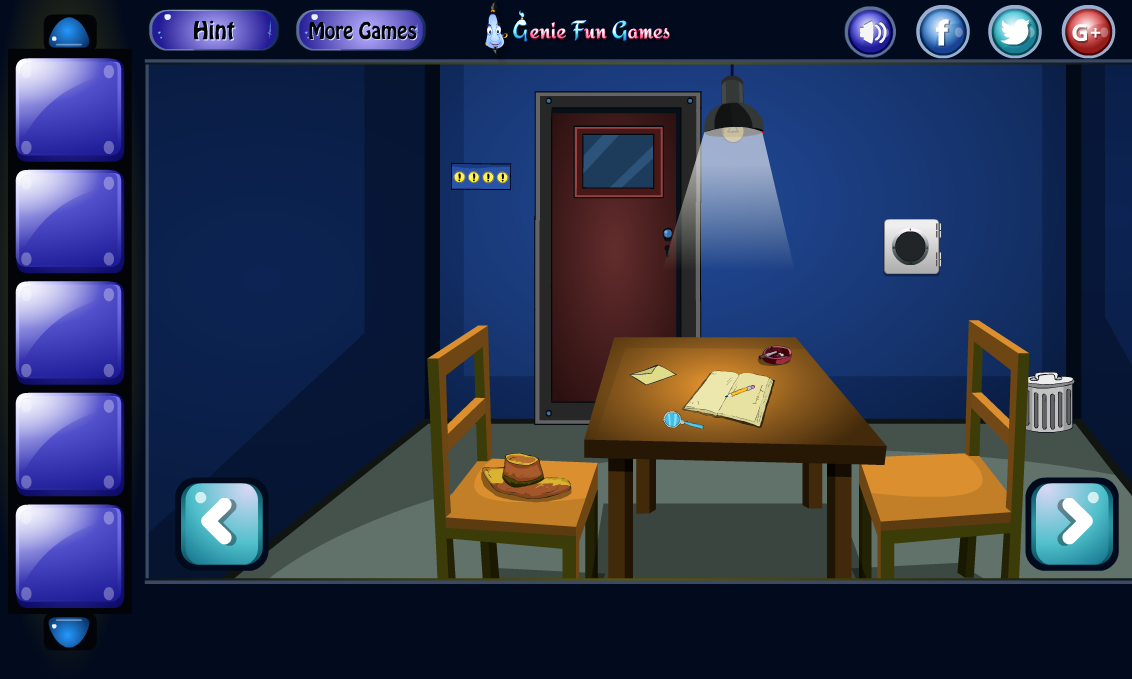Visit the Genie Fun Games logo link

(x=578, y=31)
